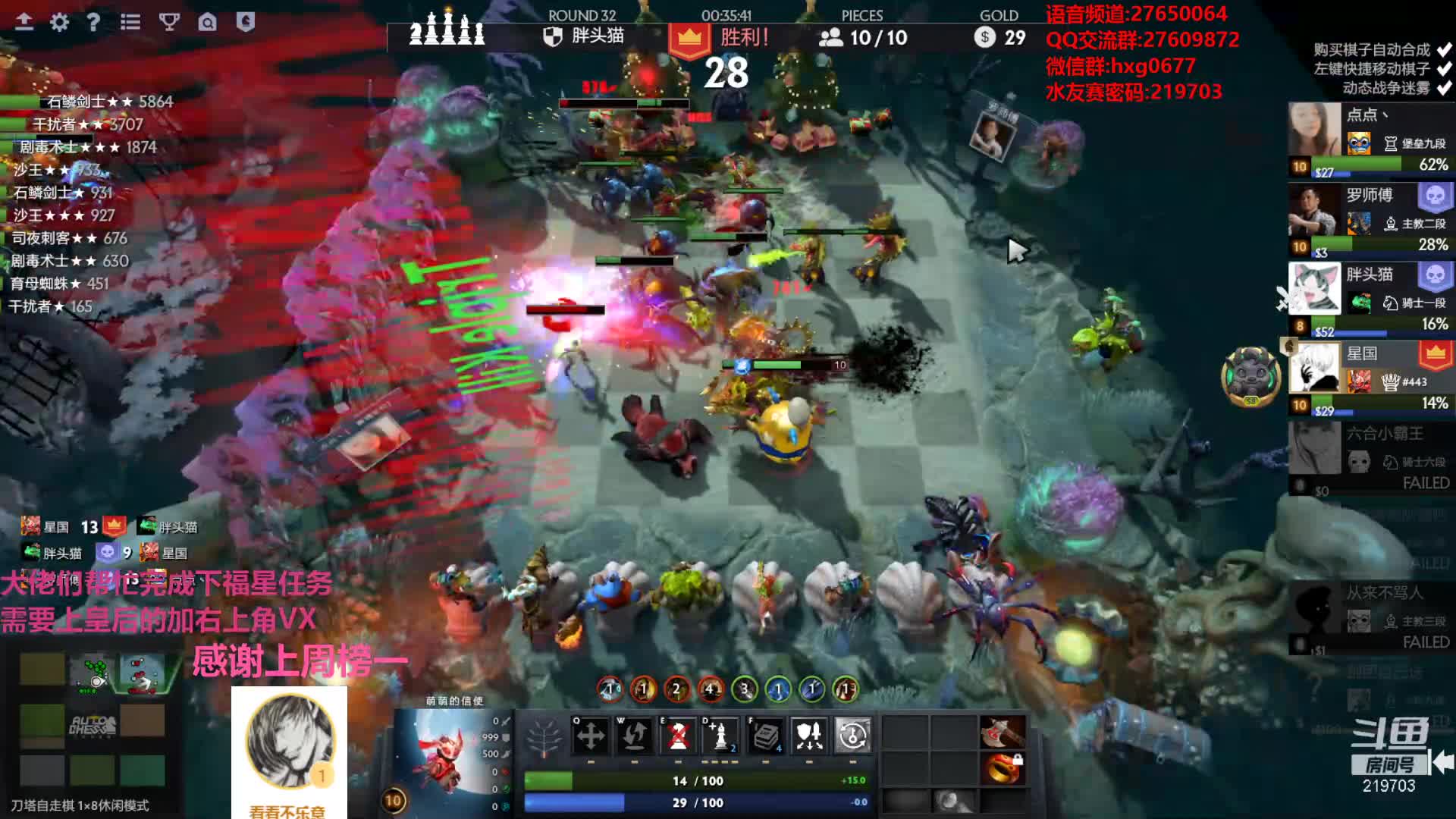Click the list menu icon
Screen dimensions: 1456x819
[130, 22]
